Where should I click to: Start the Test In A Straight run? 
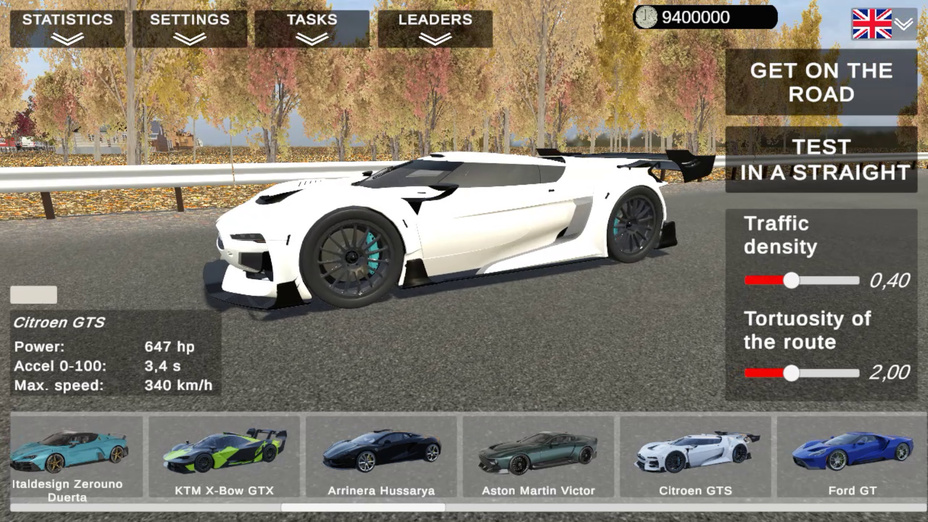coord(821,160)
